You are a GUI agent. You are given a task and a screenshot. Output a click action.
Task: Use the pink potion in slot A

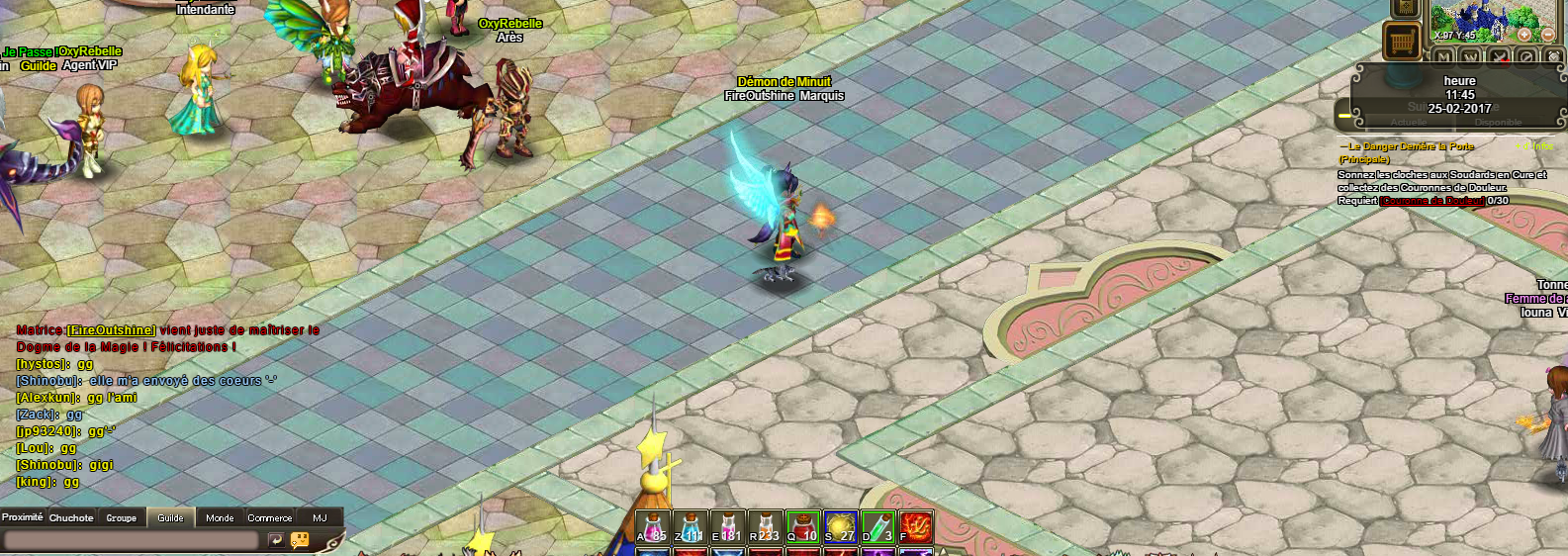click(x=652, y=527)
